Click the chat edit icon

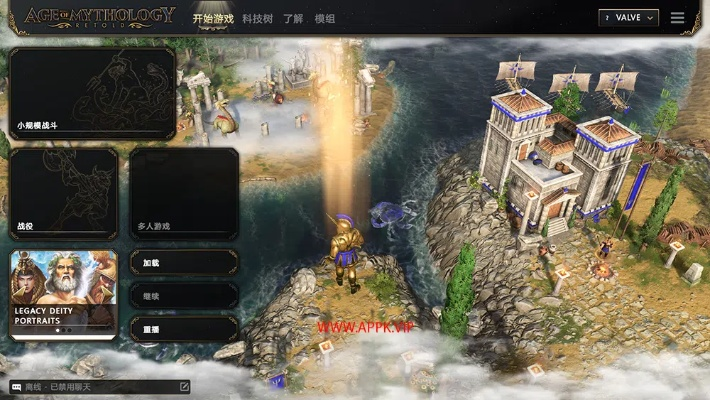coord(184,386)
